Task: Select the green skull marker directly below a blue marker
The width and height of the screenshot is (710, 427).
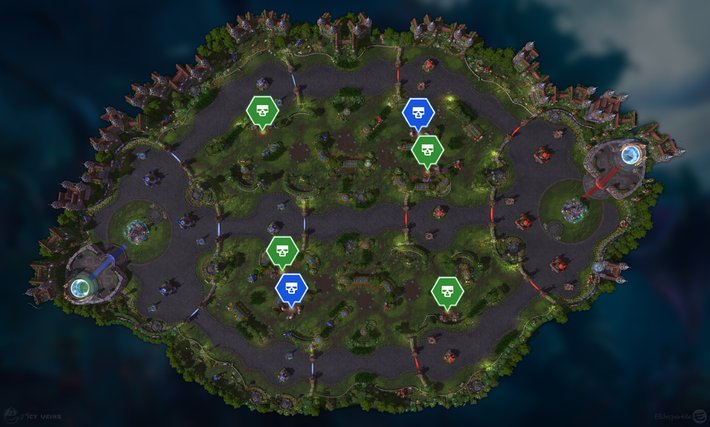Action: pos(428,151)
